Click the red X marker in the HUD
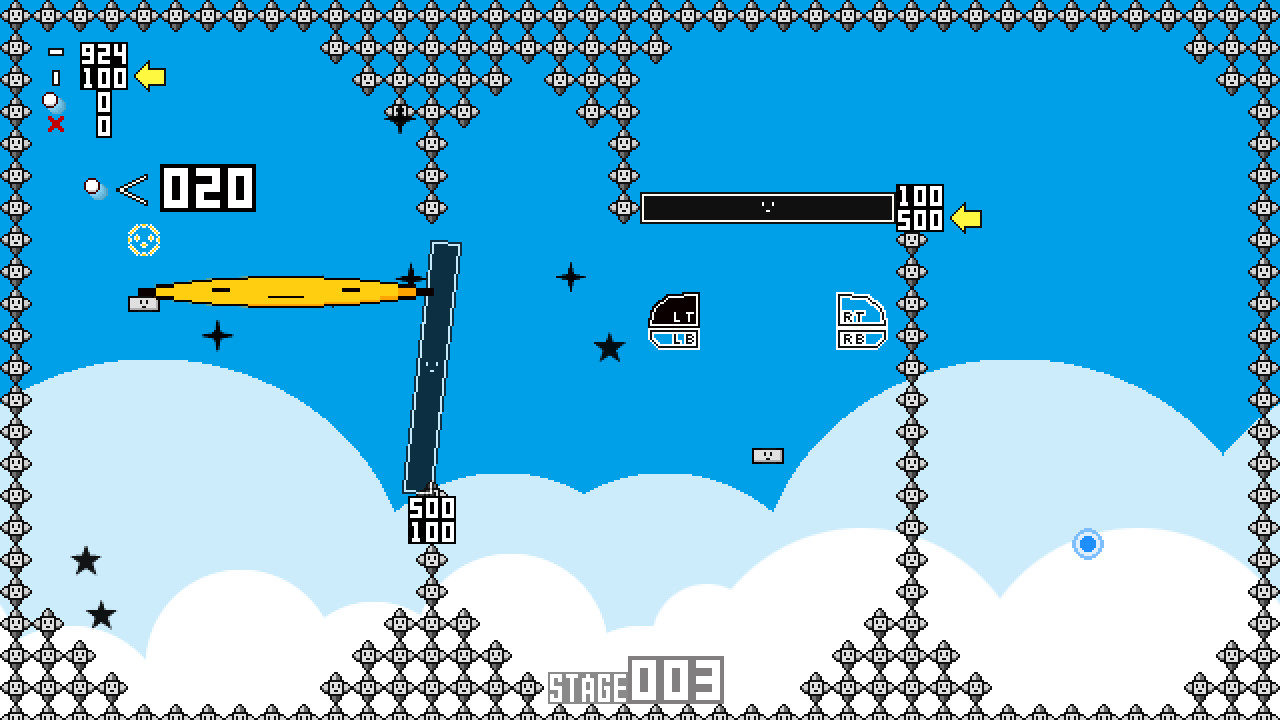 [x=57, y=124]
